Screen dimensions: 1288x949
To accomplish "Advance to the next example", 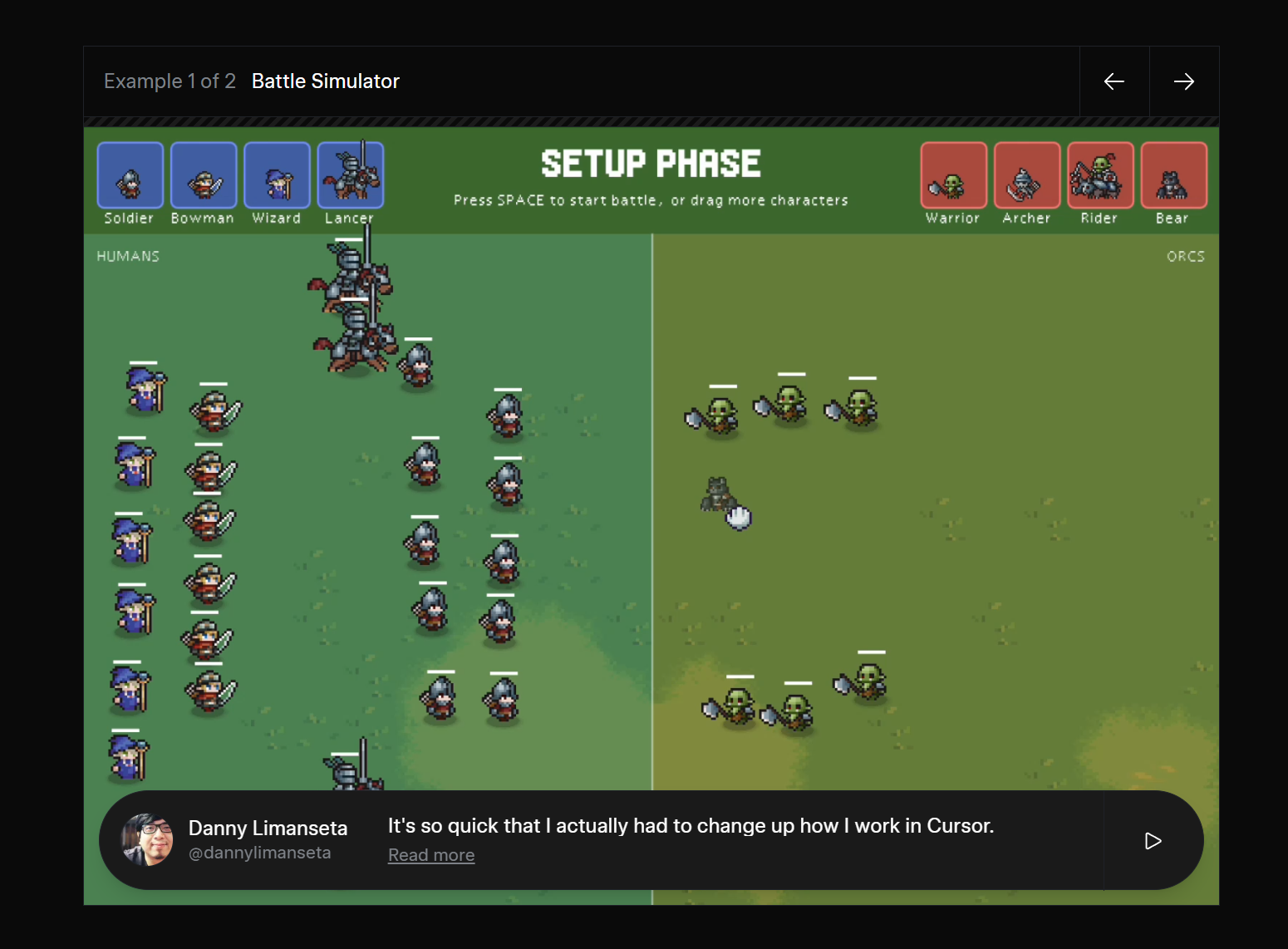I will click(x=1184, y=81).
